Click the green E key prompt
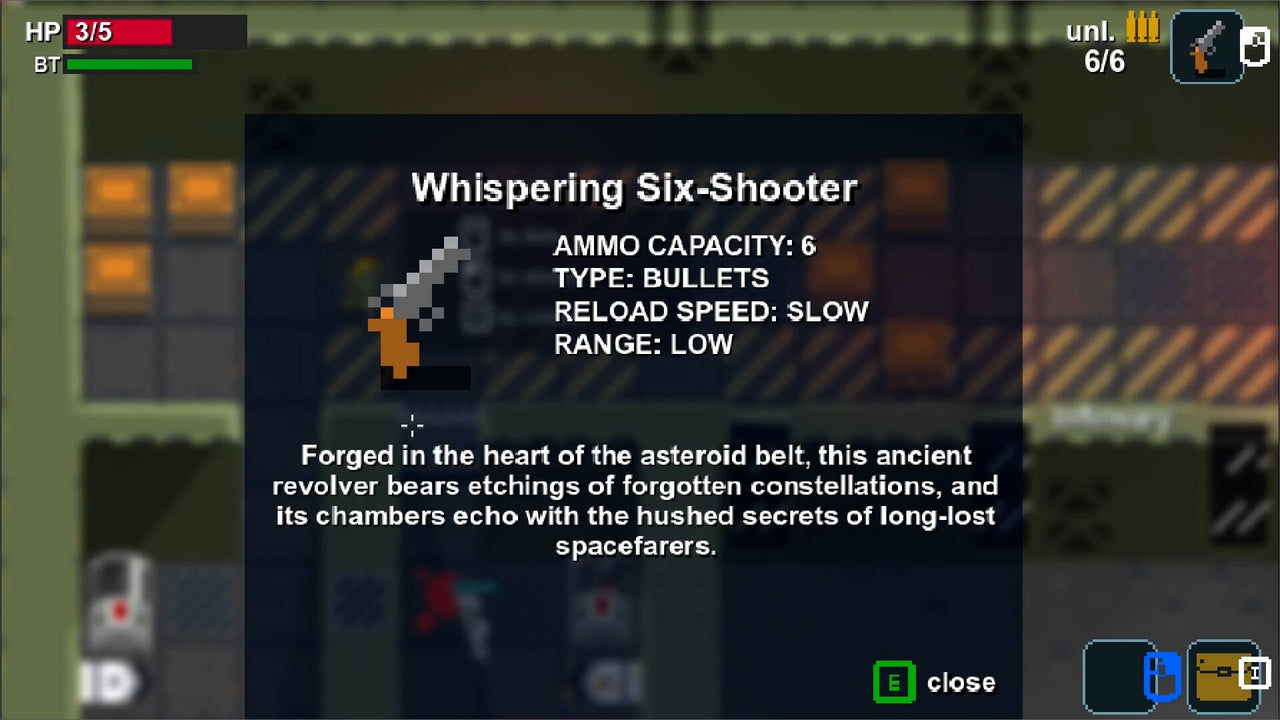The height and width of the screenshot is (720, 1280). (894, 683)
